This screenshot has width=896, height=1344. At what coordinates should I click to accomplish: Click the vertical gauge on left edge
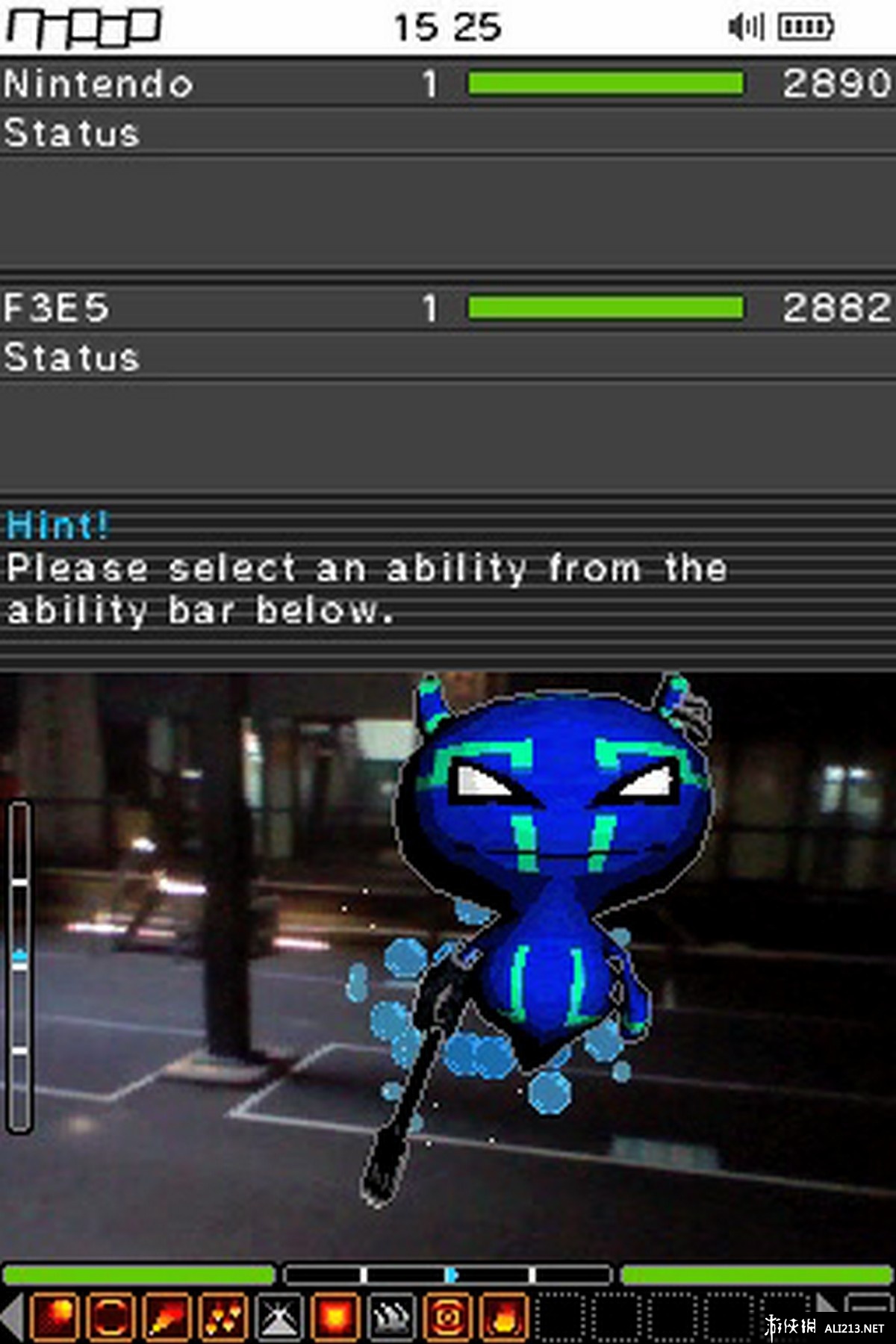20,967
